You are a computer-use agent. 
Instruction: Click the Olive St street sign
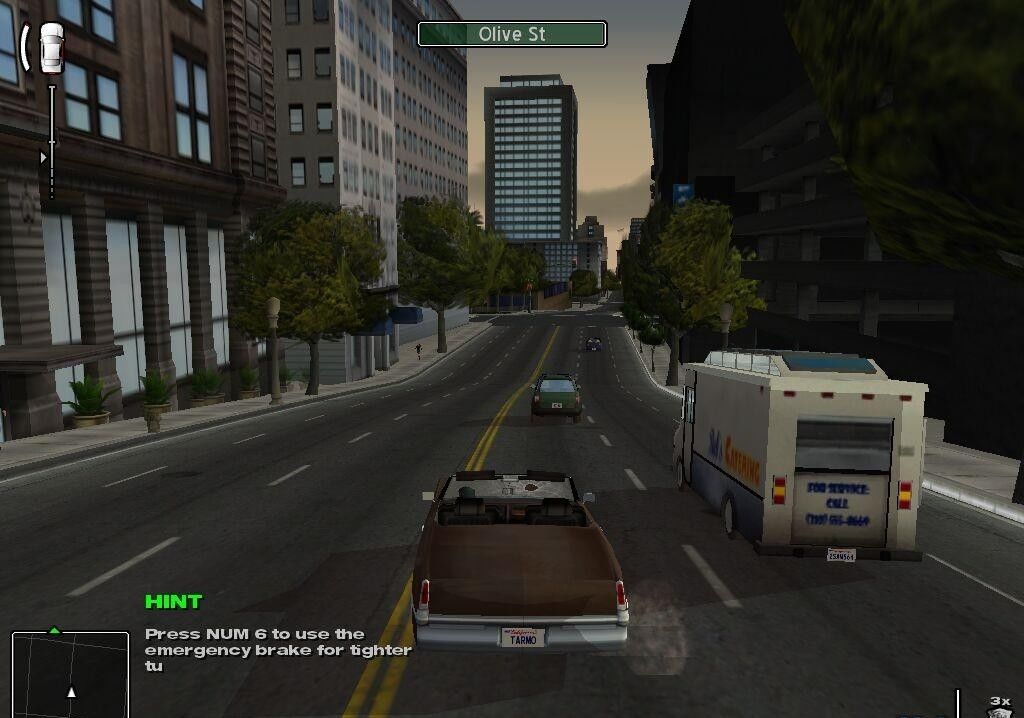point(512,34)
